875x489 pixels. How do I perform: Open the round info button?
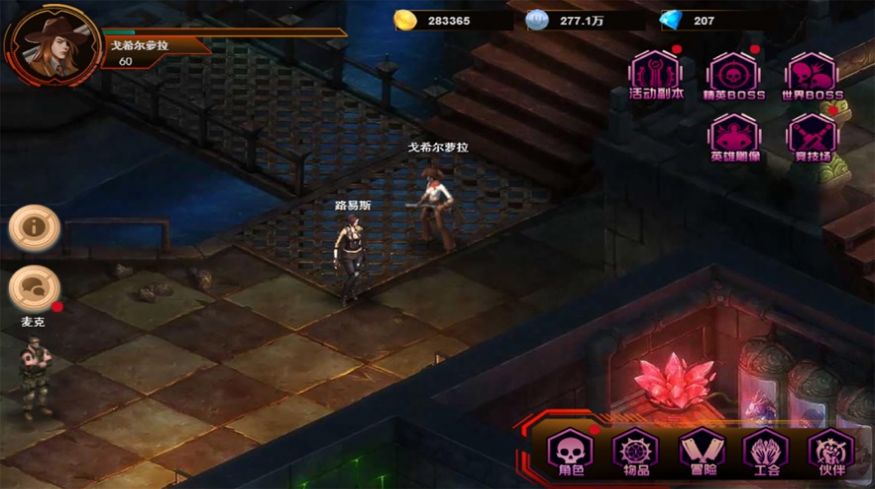(34, 228)
